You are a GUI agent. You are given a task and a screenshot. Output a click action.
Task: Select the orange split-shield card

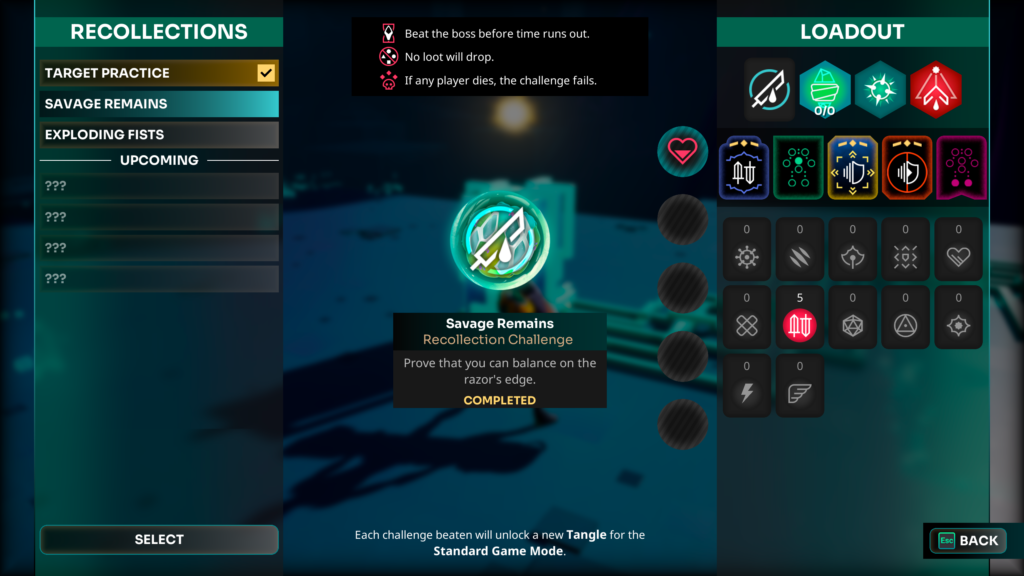tap(907, 168)
